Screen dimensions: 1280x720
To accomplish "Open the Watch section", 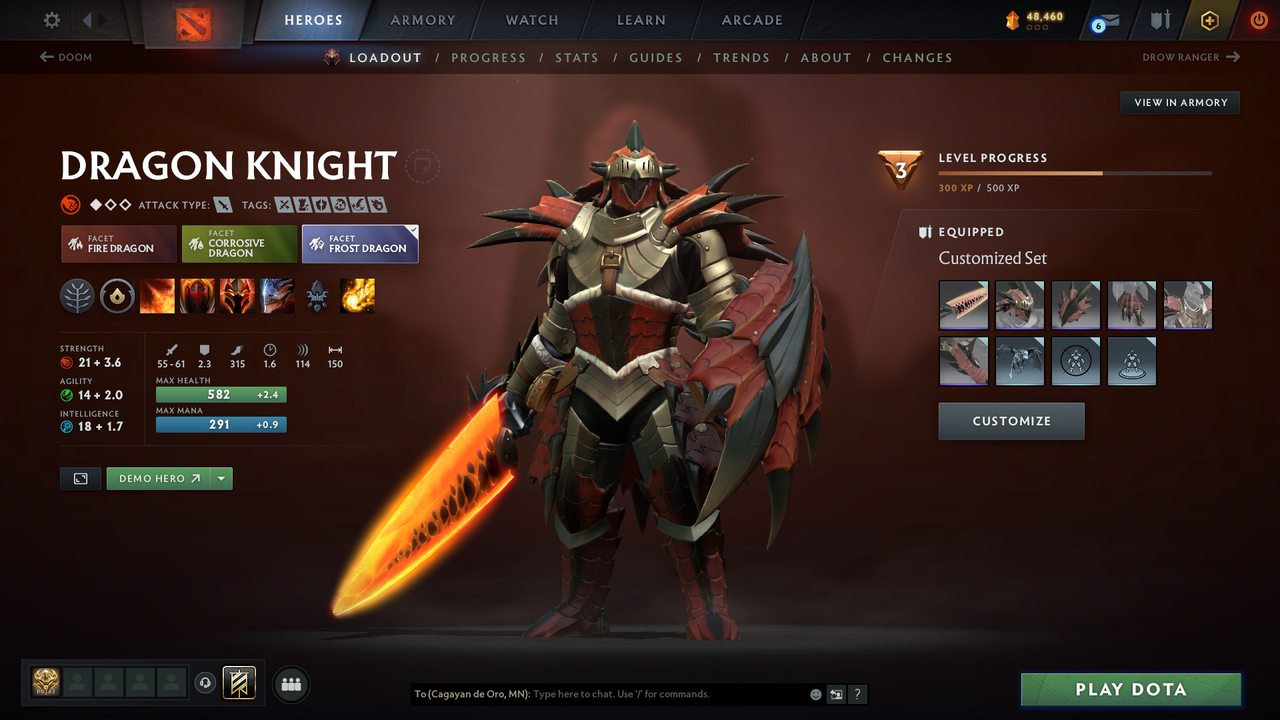I will (531, 20).
